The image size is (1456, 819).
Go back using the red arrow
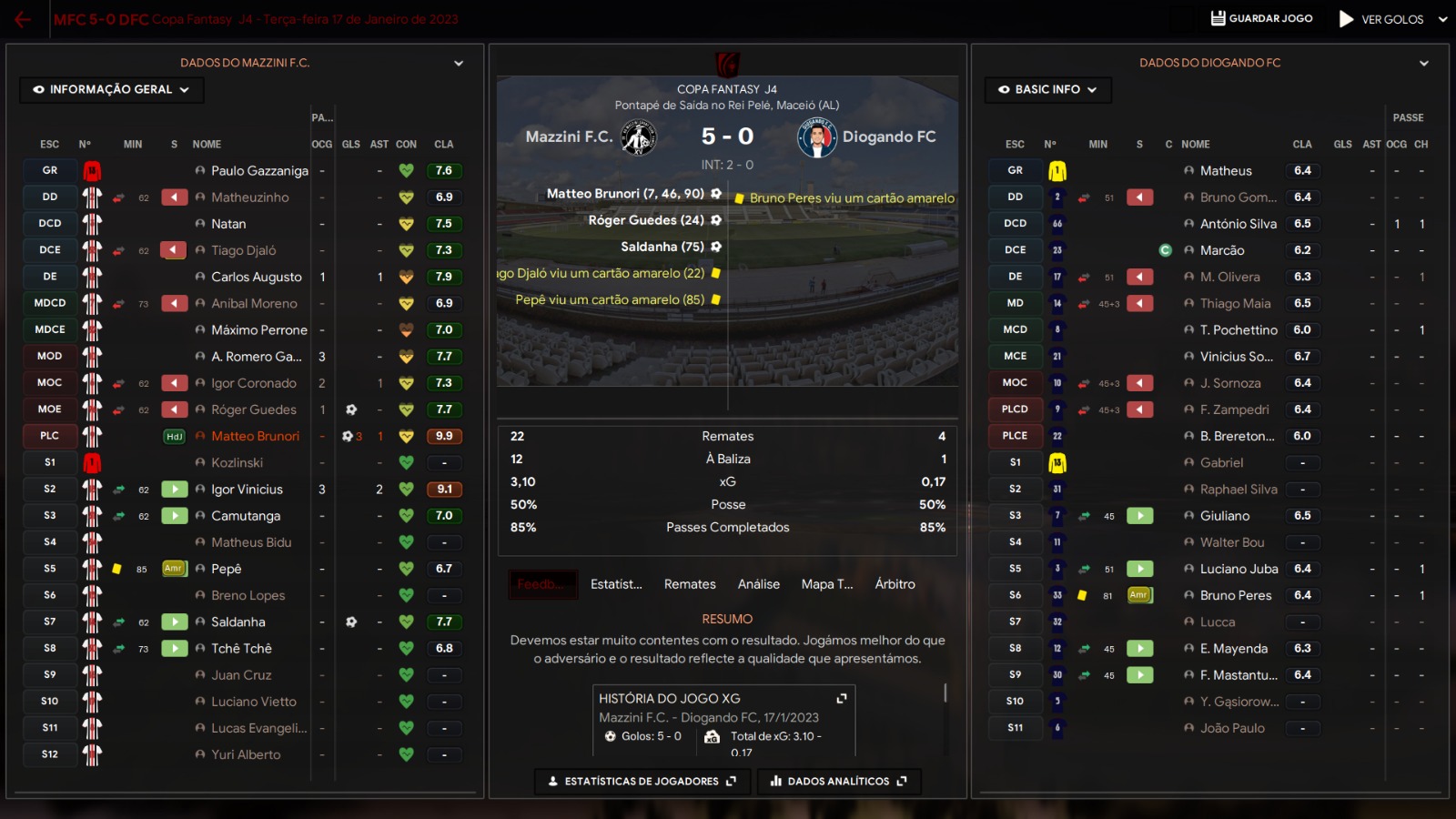[x=22, y=19]
